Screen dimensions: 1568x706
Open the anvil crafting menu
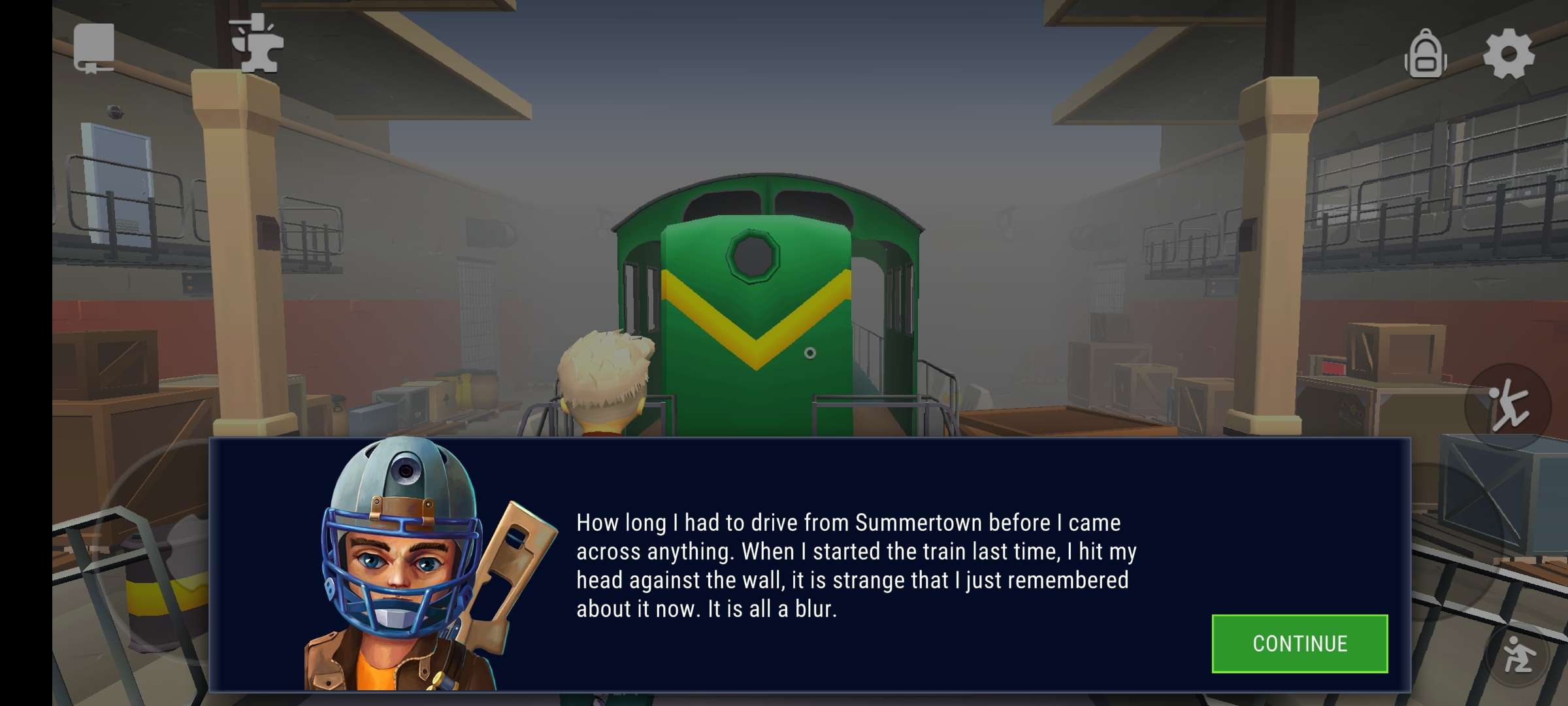tap(257, 44)
